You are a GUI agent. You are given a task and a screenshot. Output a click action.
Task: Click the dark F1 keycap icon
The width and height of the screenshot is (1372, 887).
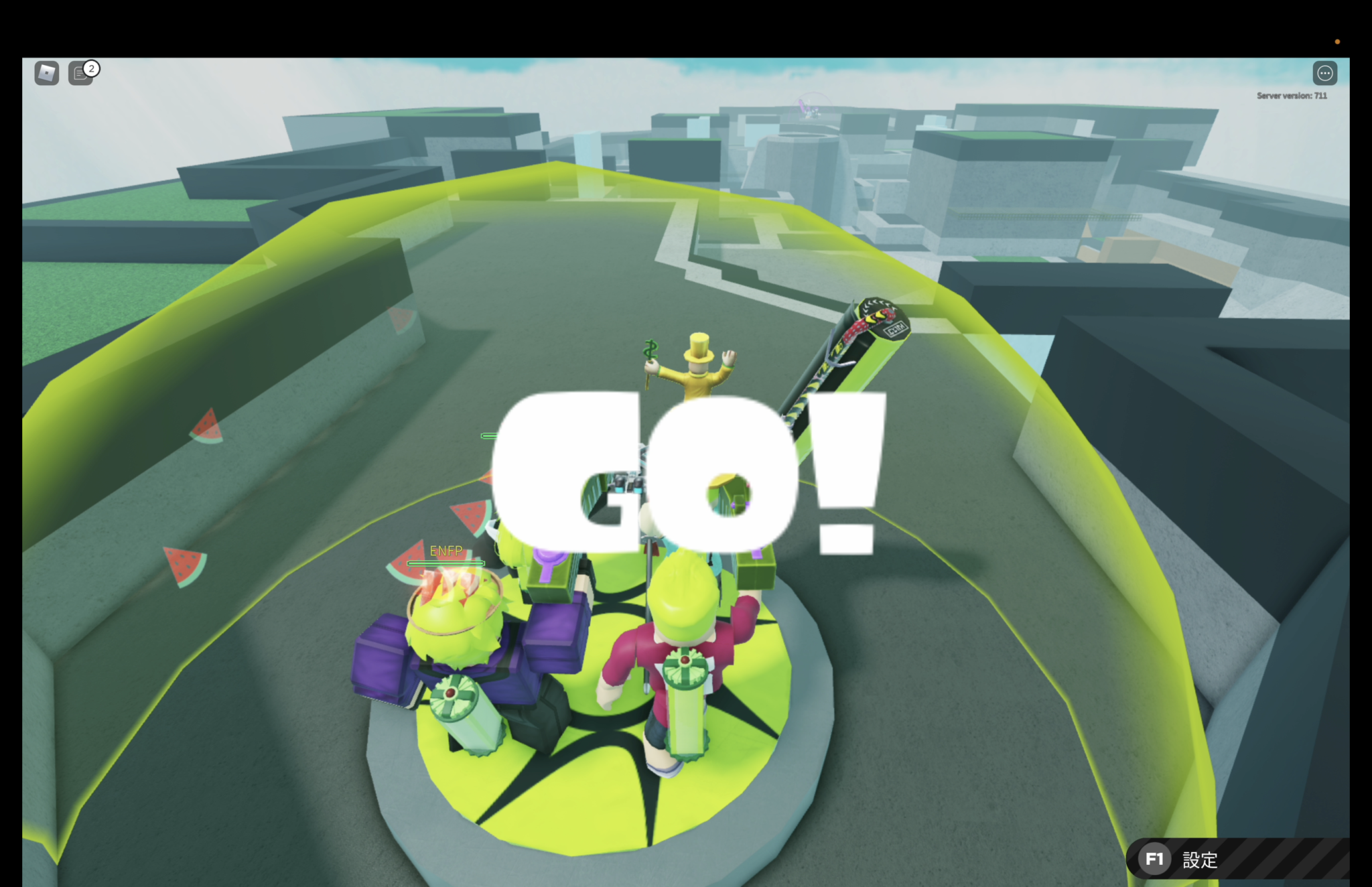(1156, 858)
